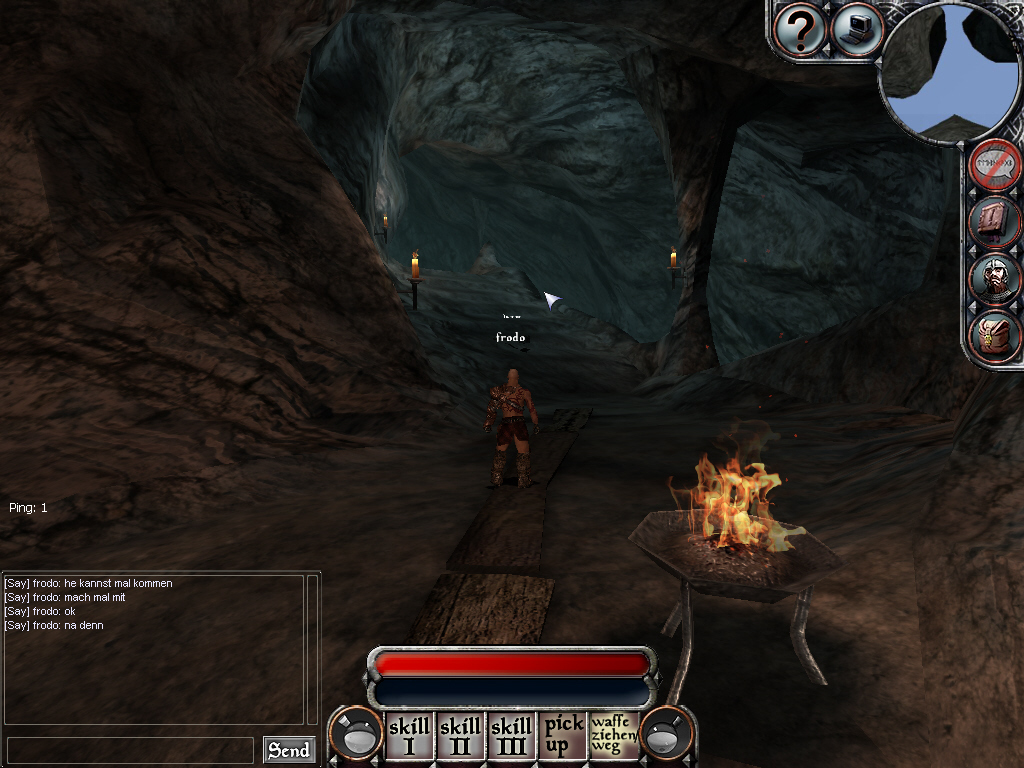Use the right potion flask

(666, 735)
